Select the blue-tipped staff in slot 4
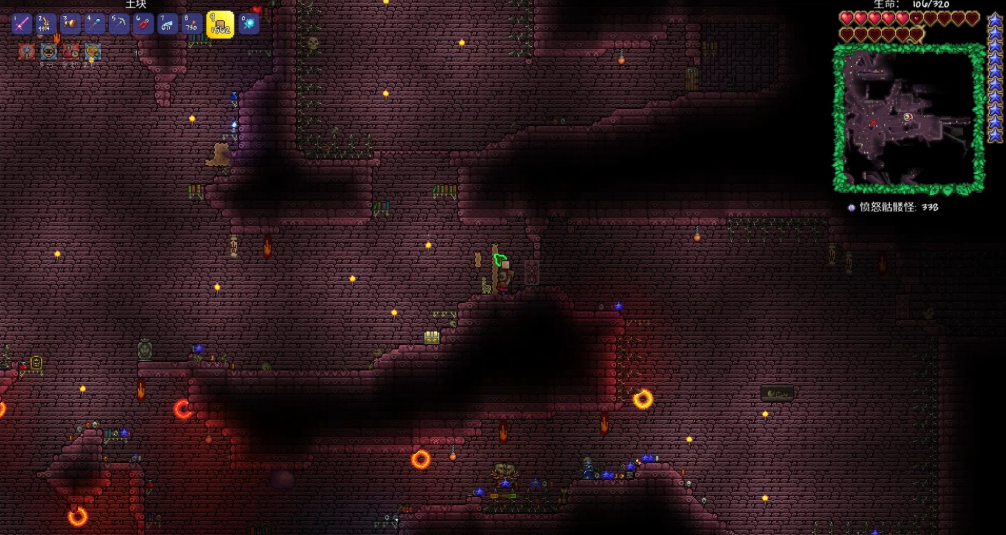Screen dimensions: 1006x535 pos(96,24)
